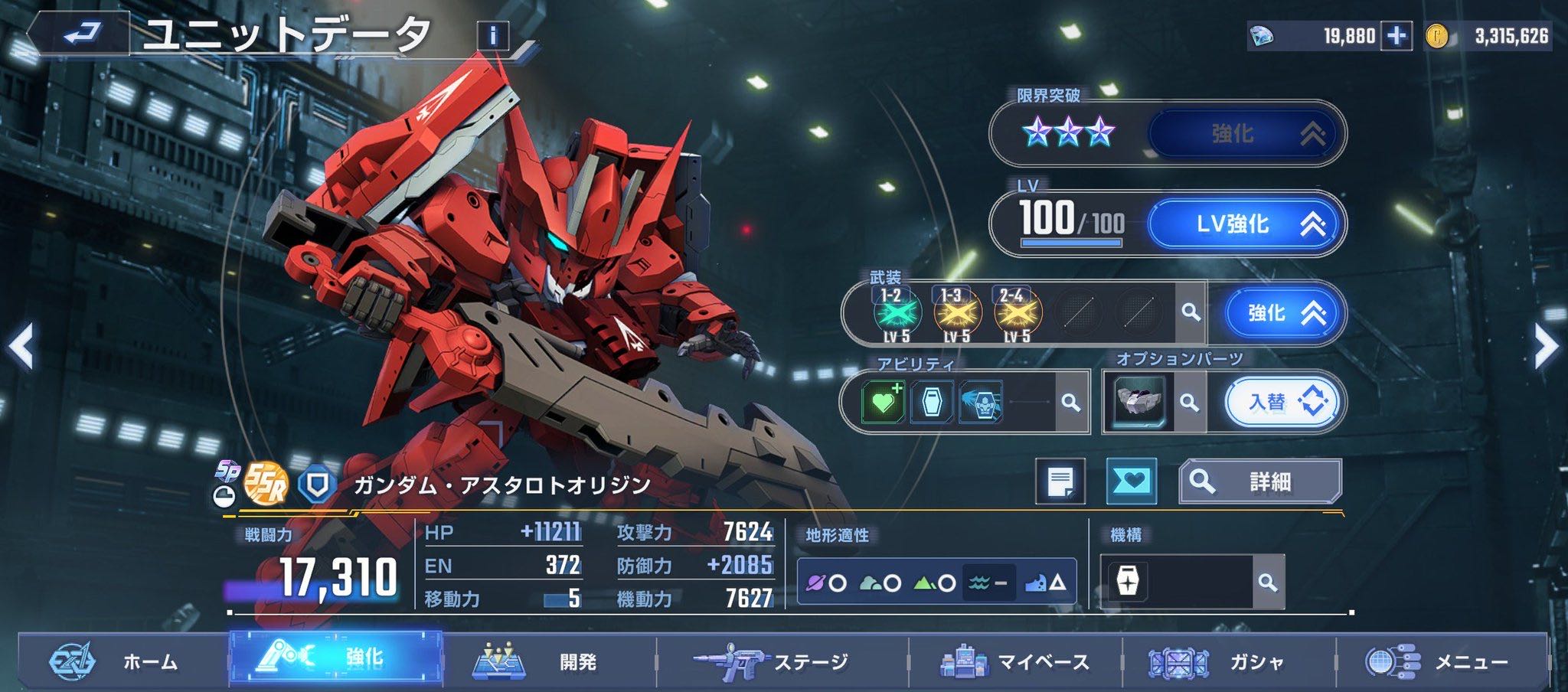This screenshot has width=1568, height=692.
Task: Add diamonds with the plus button
Action: coord(1396,36)
